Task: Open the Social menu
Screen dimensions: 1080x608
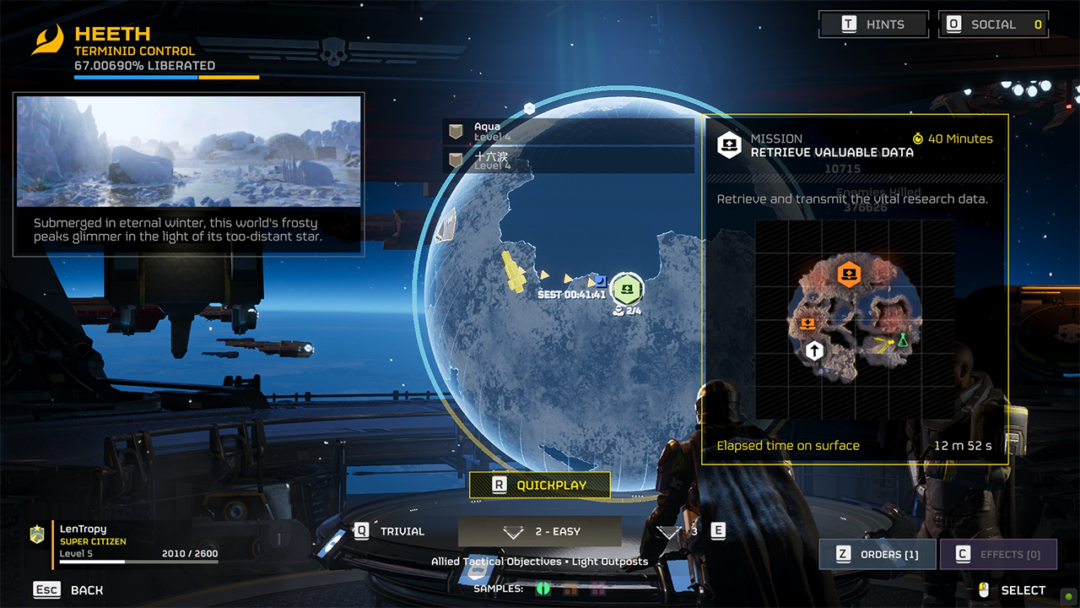Action: pos(993,24)
